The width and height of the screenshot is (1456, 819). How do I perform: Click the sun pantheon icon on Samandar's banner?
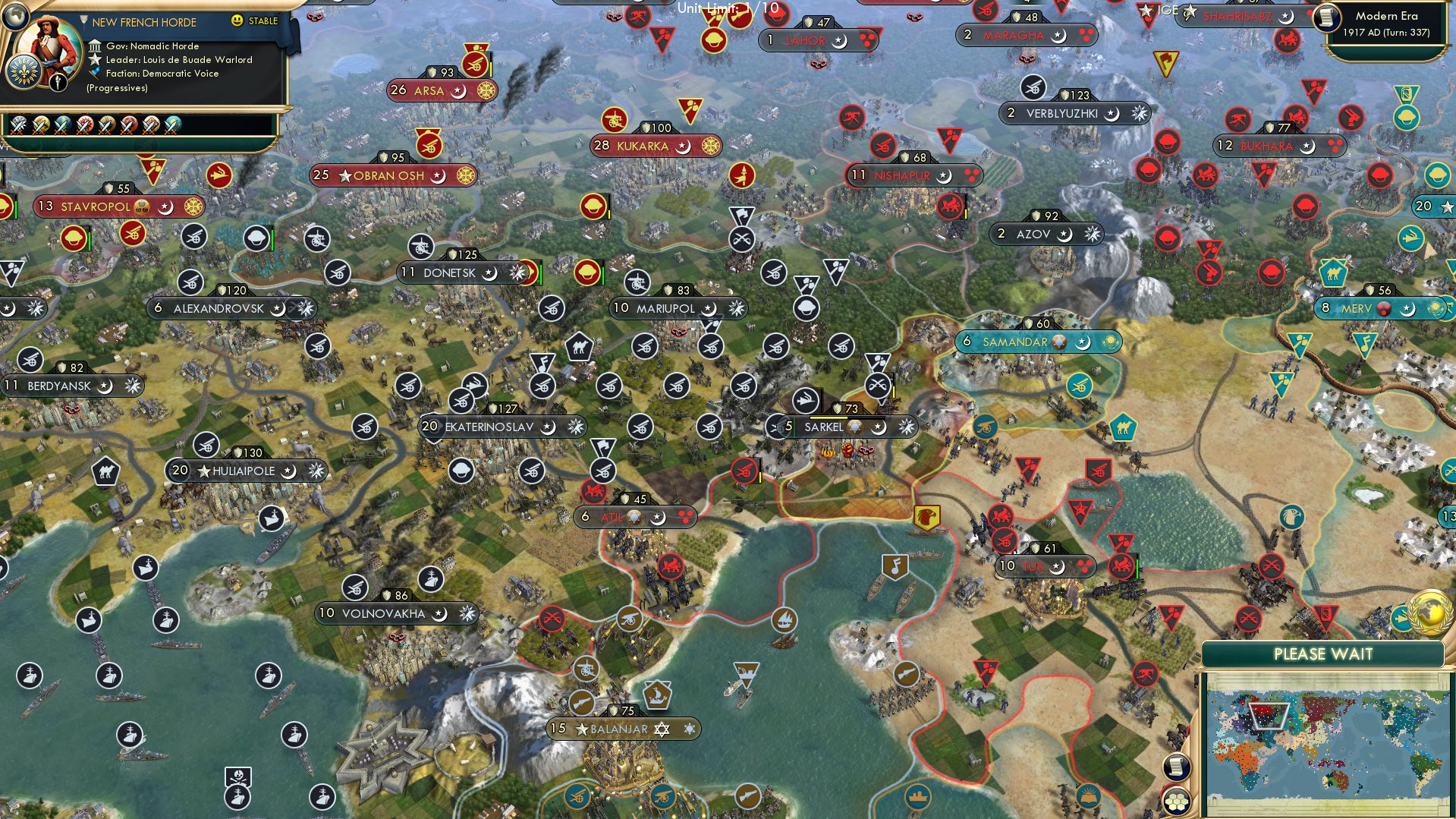click(x=1109, y=342)
